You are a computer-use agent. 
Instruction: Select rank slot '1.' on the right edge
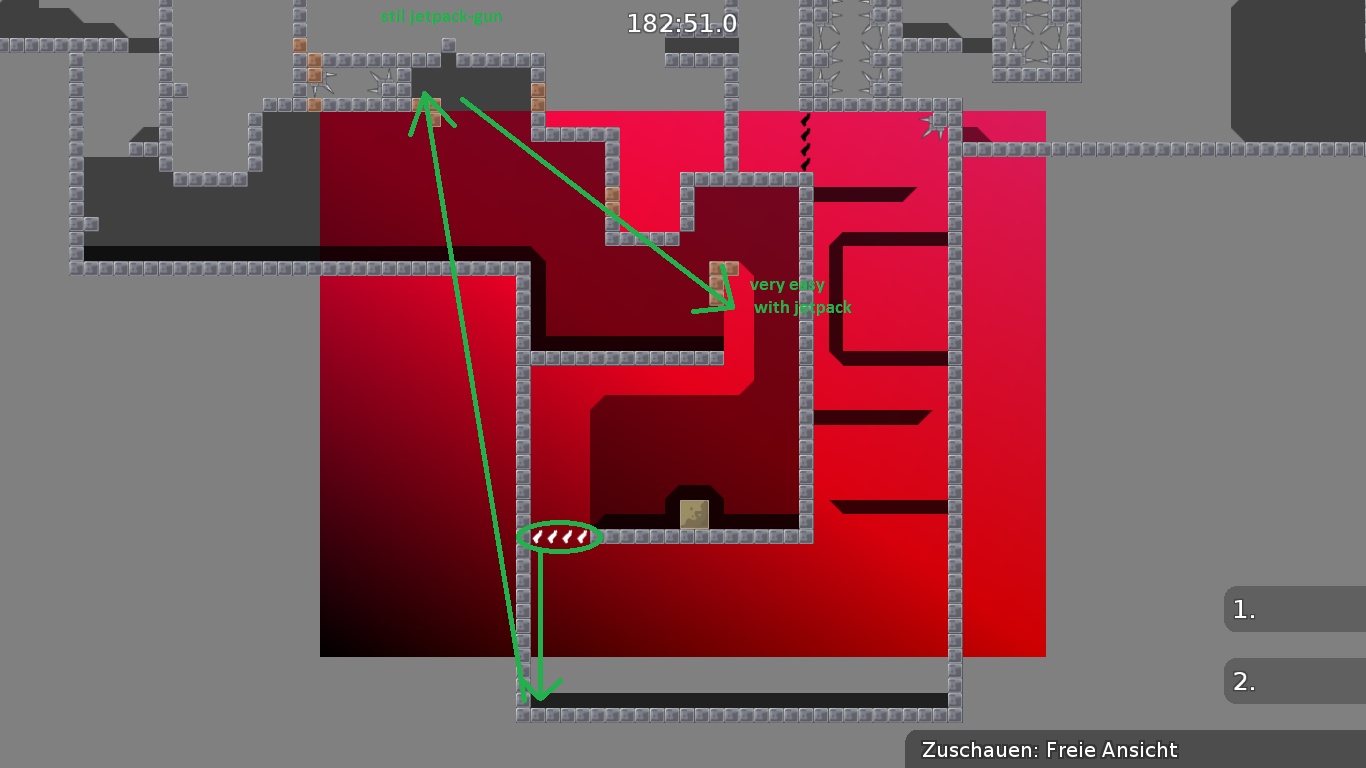click(1243, 610)
